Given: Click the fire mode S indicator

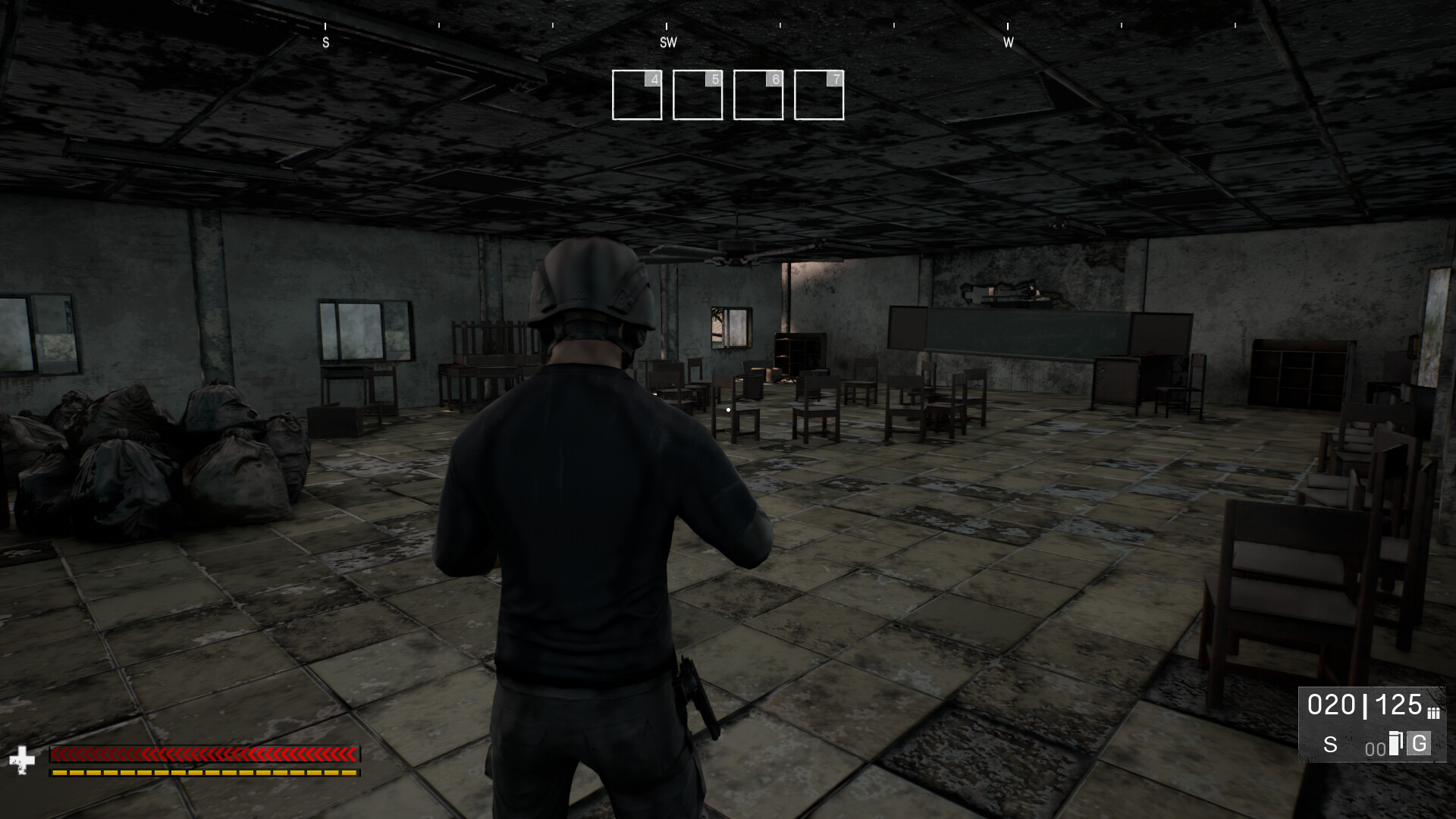Looking at the screenshot, I should pyautogui.click(x=1331, y=746).
